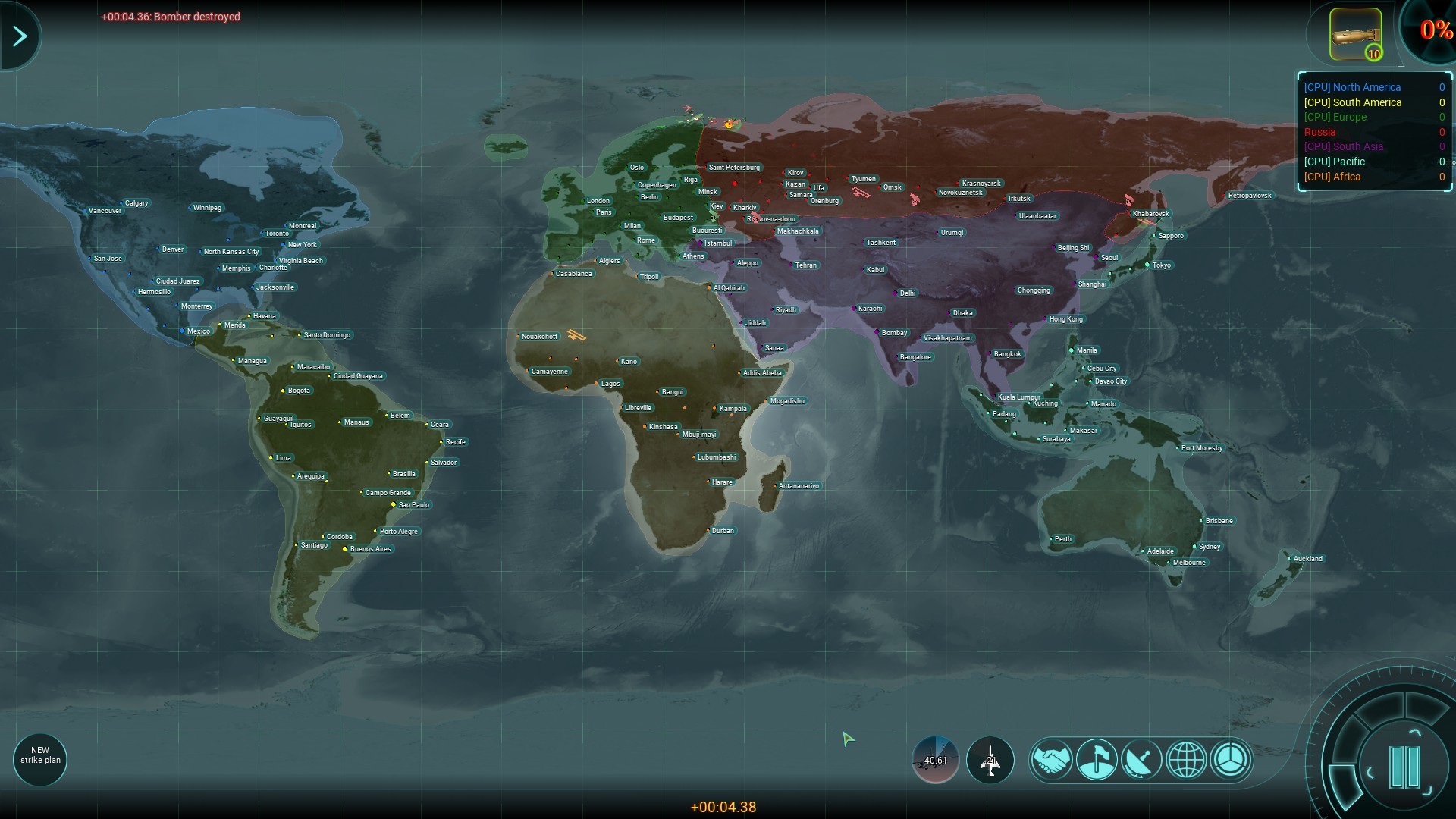Select the nuclear bomb stockpile icon showing 10
The height and width of the screenshot is (819, 1456).
click(x=1354, y=33)
